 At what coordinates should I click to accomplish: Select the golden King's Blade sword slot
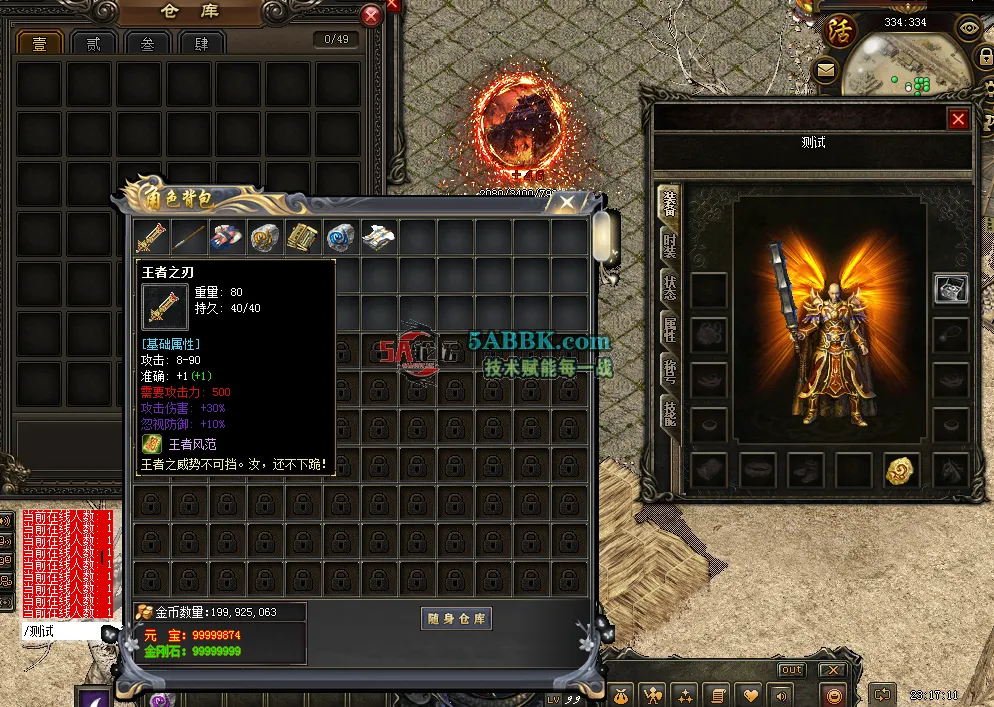point(152,237)
